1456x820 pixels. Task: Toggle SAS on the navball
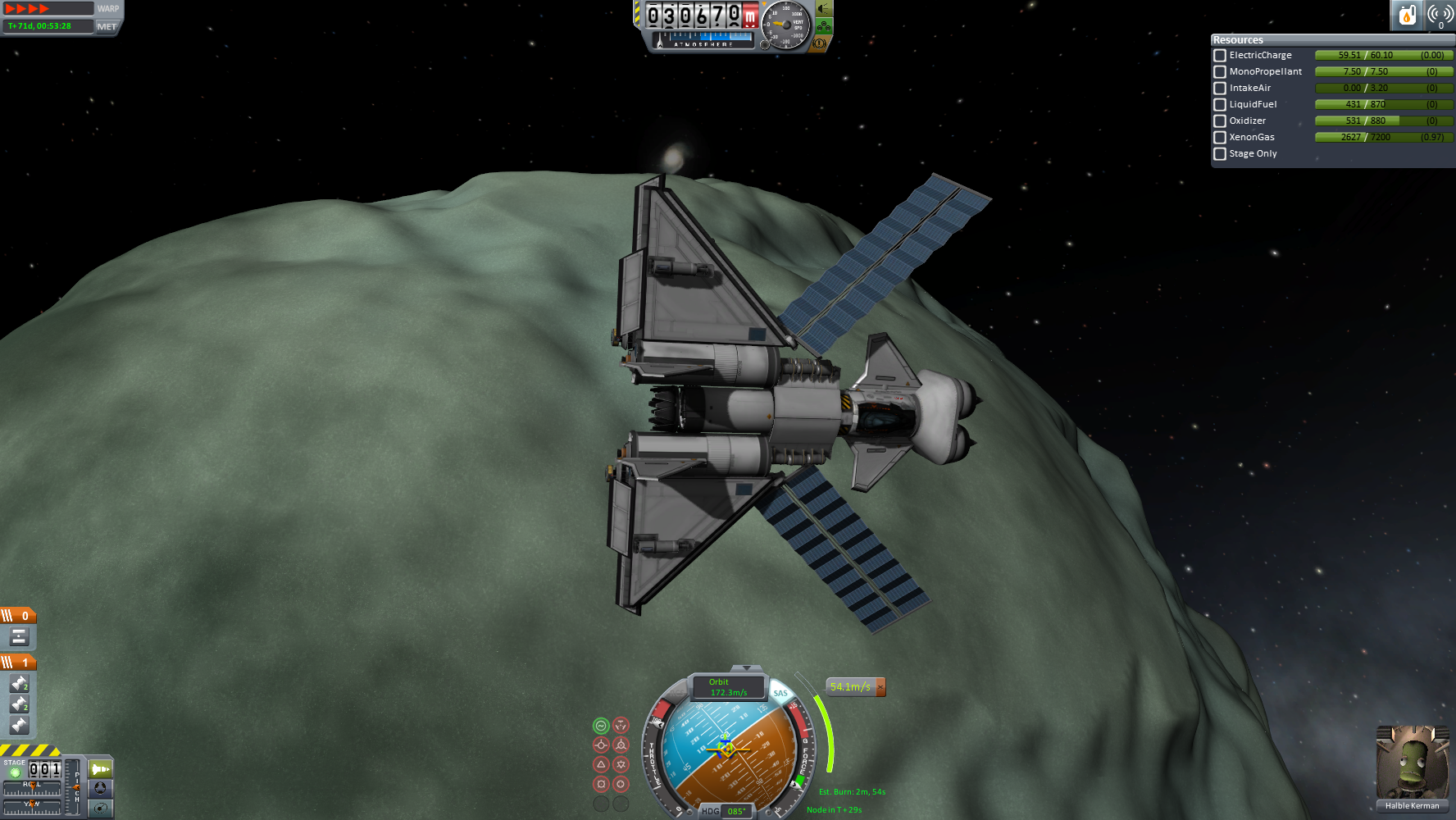[780, 693]
